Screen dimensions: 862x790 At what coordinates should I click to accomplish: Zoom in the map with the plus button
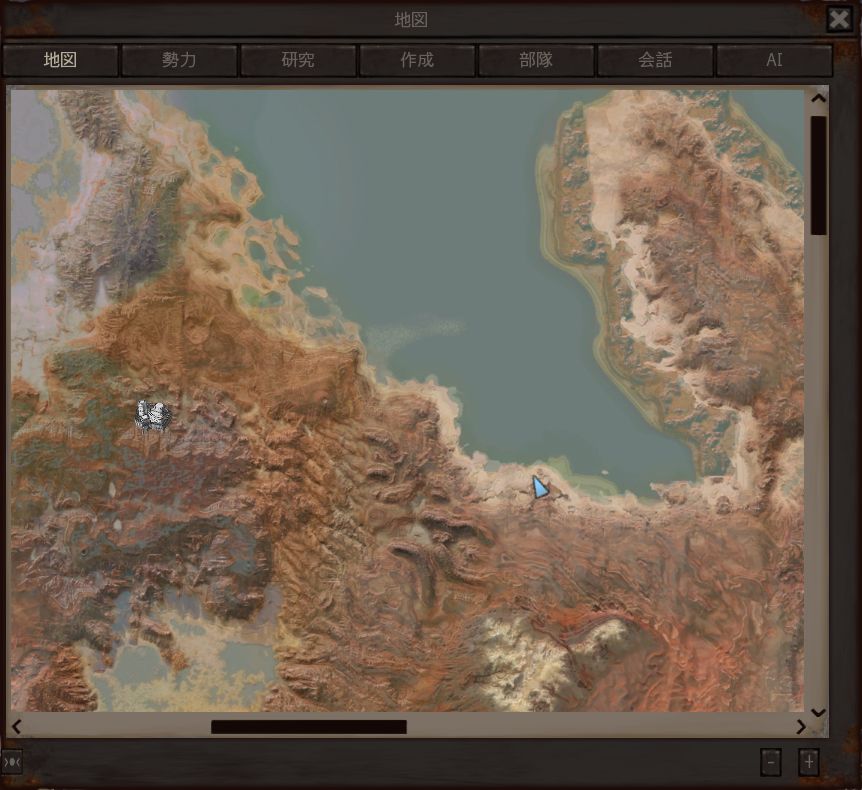point(809,762)
